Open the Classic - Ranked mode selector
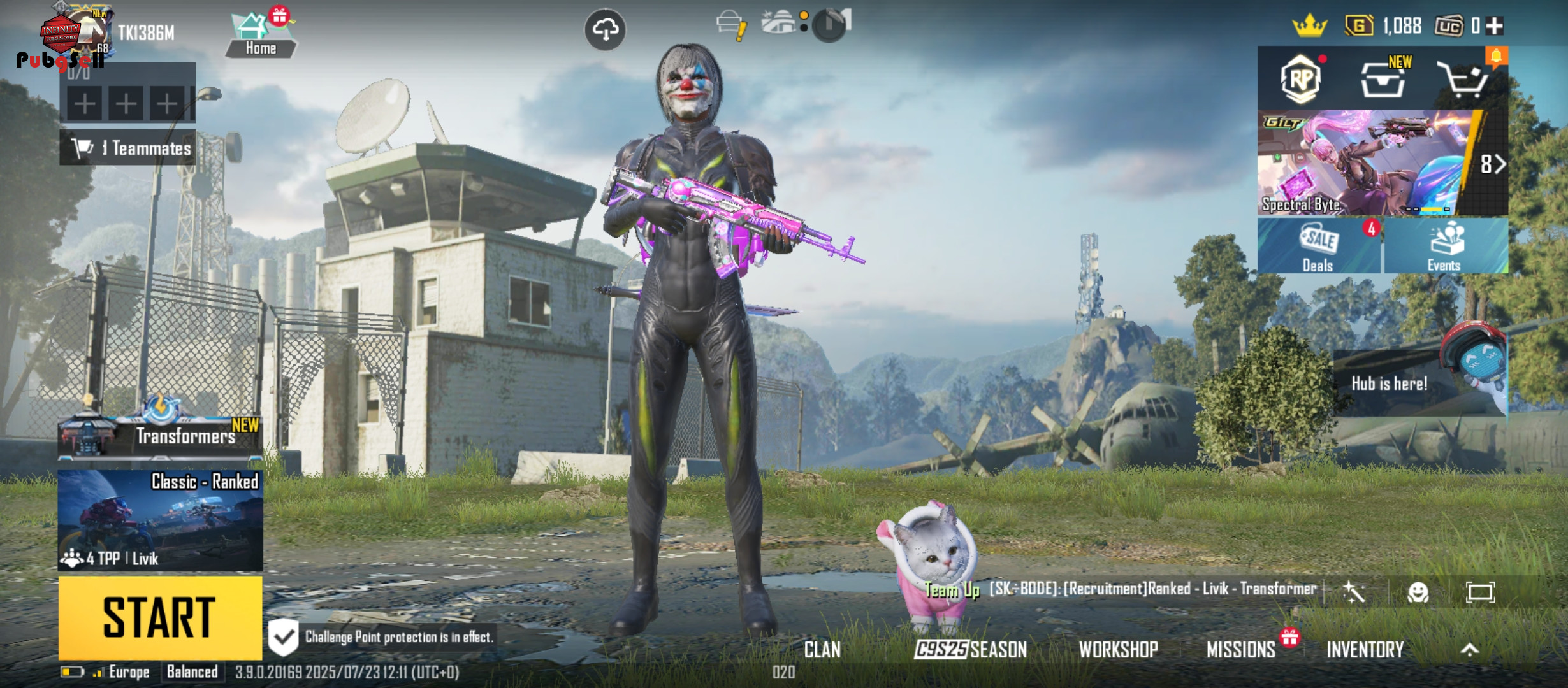The width and height of the screenshot is (1568, 688). click(160, 520)
